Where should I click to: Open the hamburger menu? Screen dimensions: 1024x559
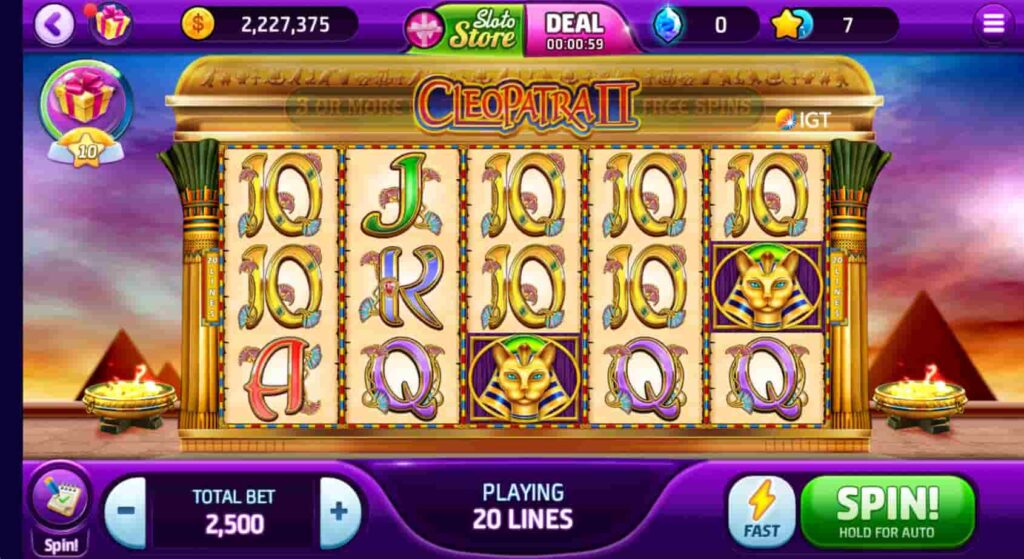point(993,24)
